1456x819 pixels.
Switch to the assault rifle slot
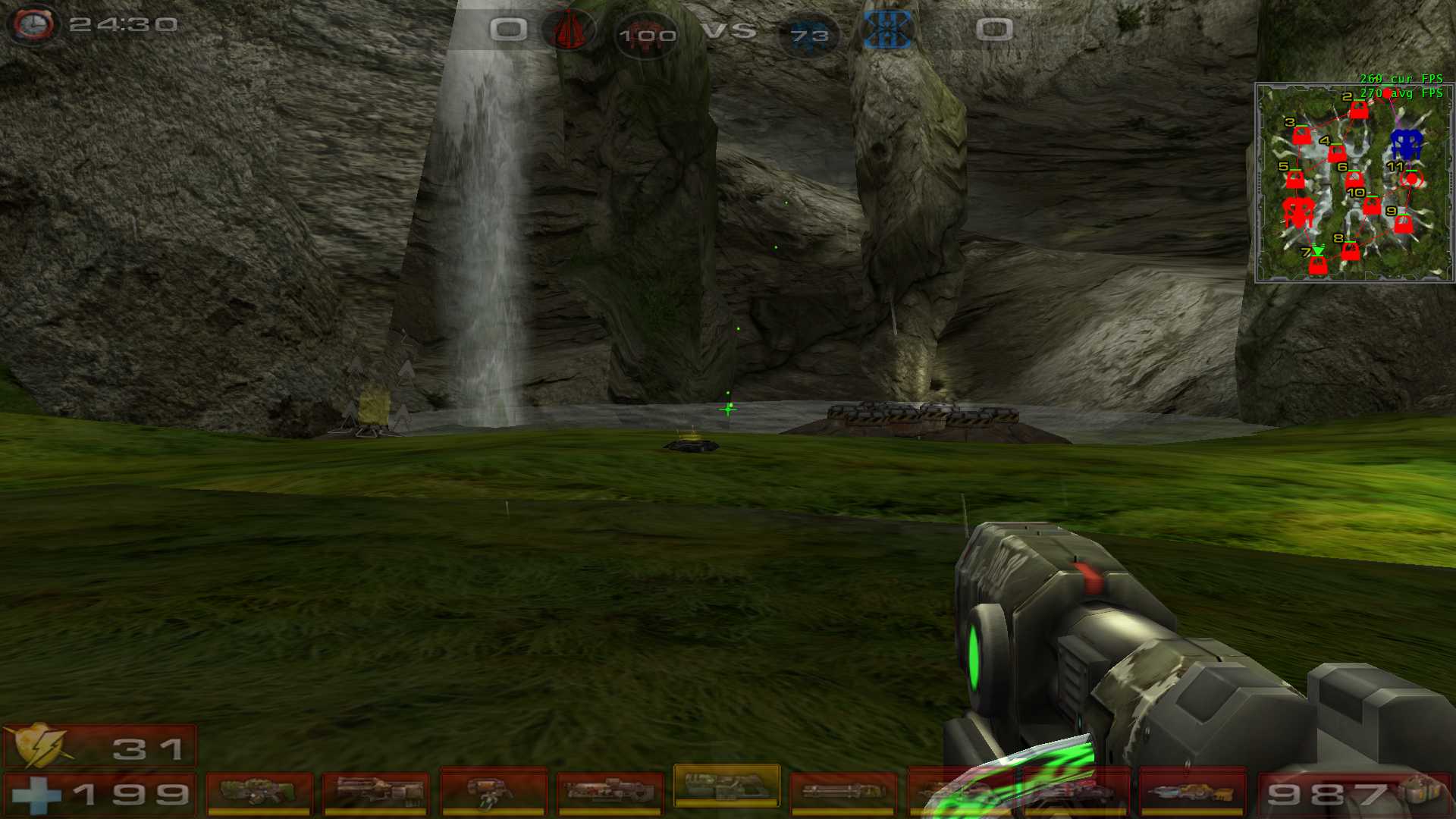click(376, 792)
